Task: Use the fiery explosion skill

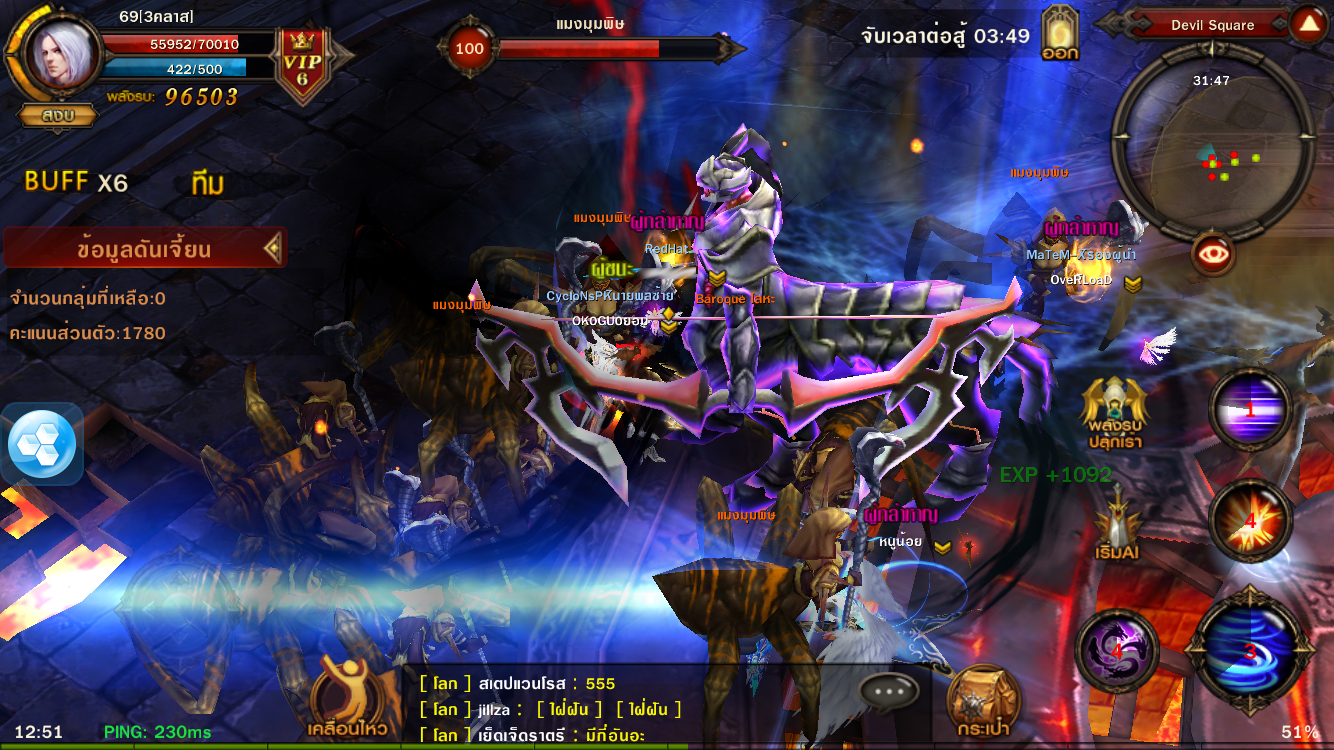Action: 1250,520
